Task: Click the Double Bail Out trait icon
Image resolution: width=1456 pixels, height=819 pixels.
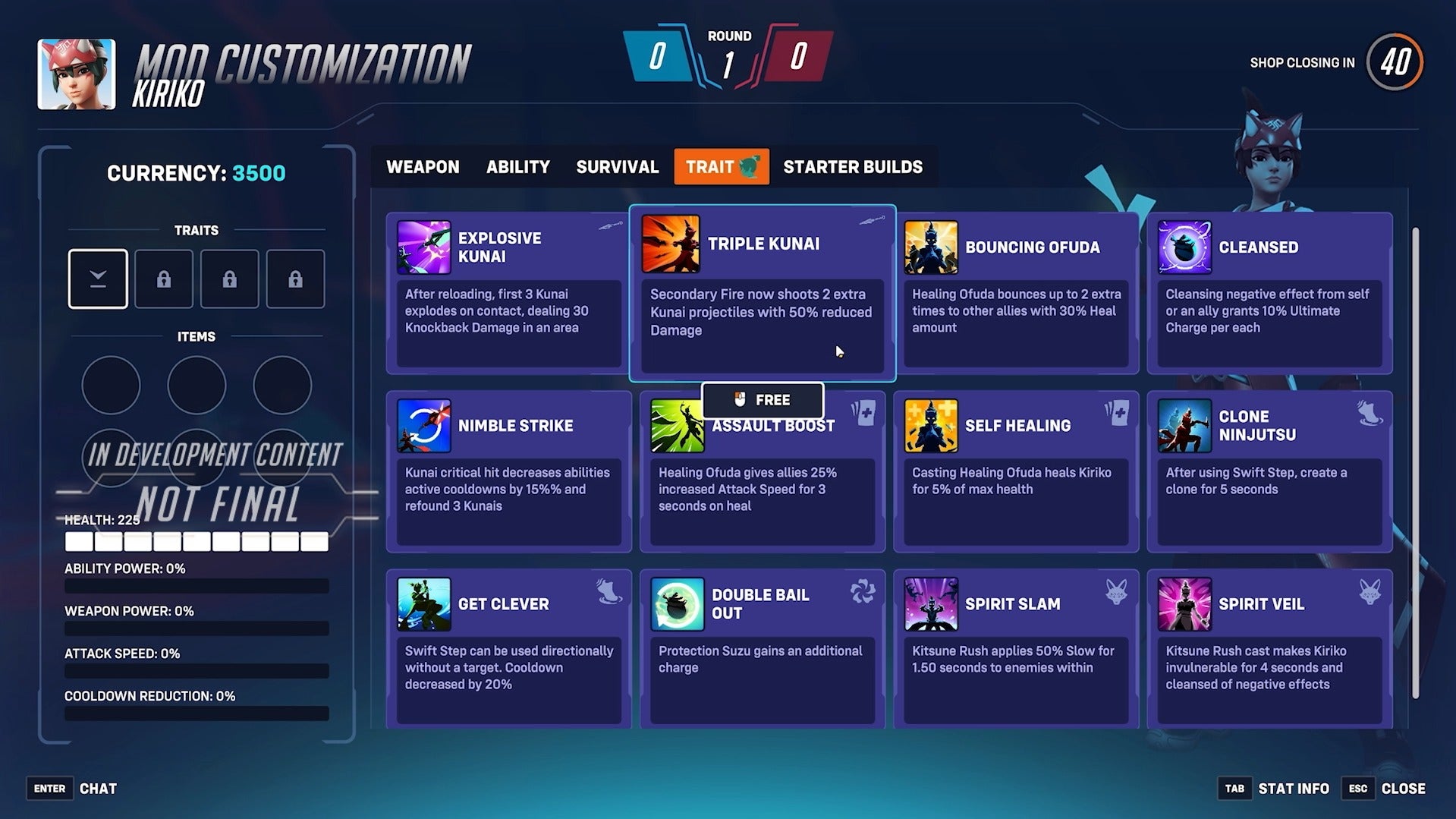Action: coord(678,603)
